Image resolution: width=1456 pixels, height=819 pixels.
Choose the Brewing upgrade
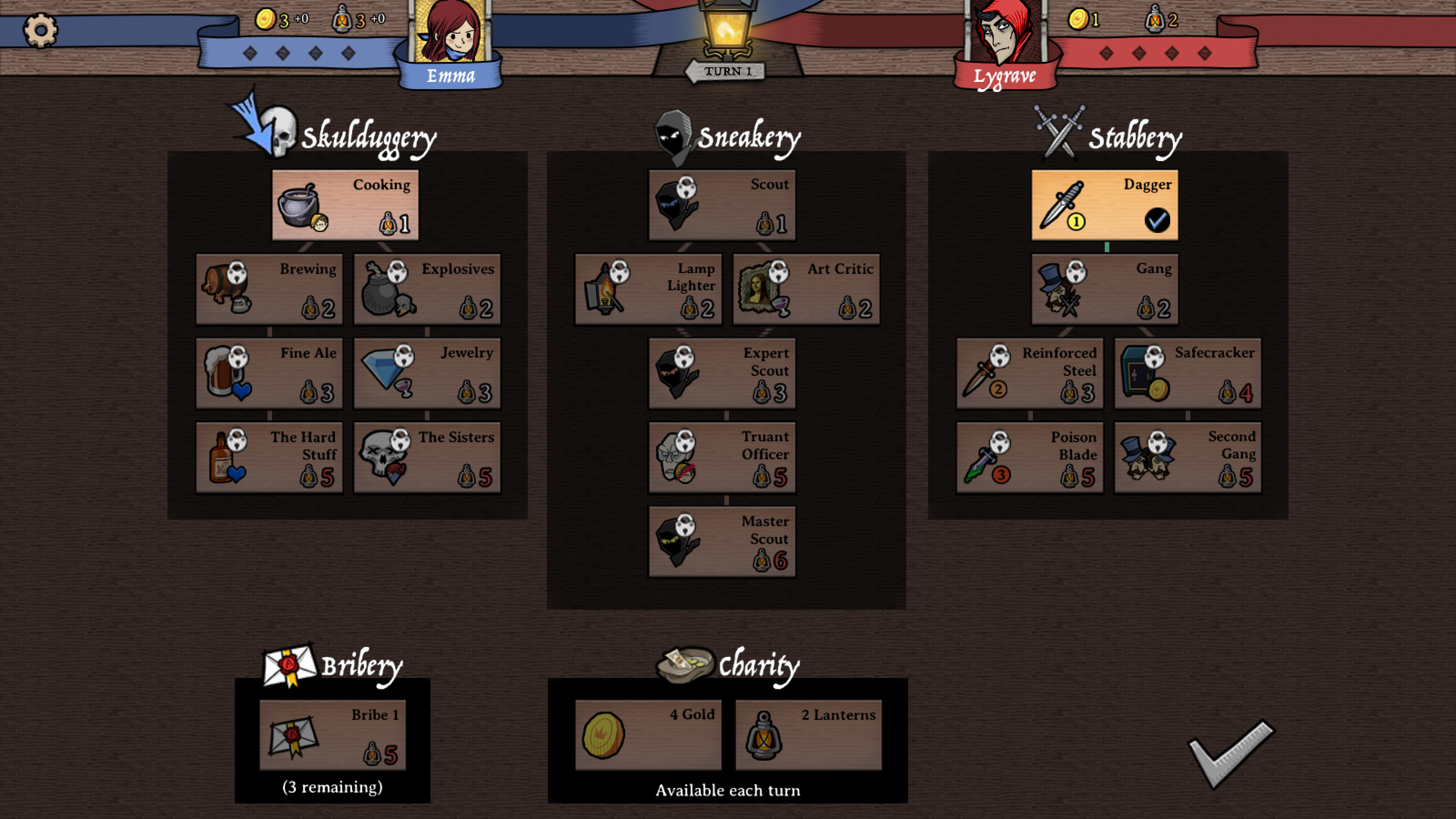(269, 289)
